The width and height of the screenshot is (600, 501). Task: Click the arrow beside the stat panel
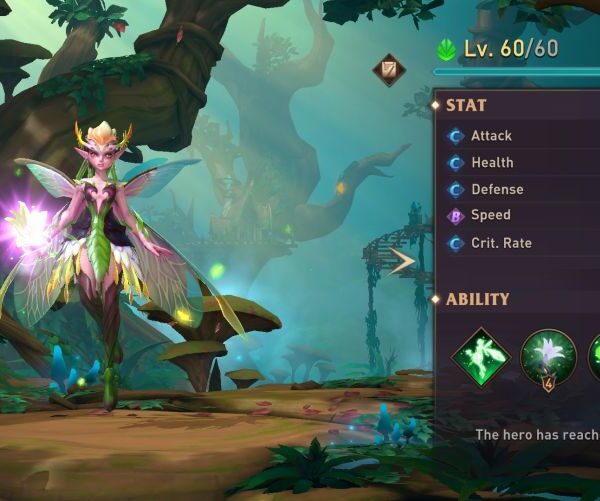(x=403, y=262)
